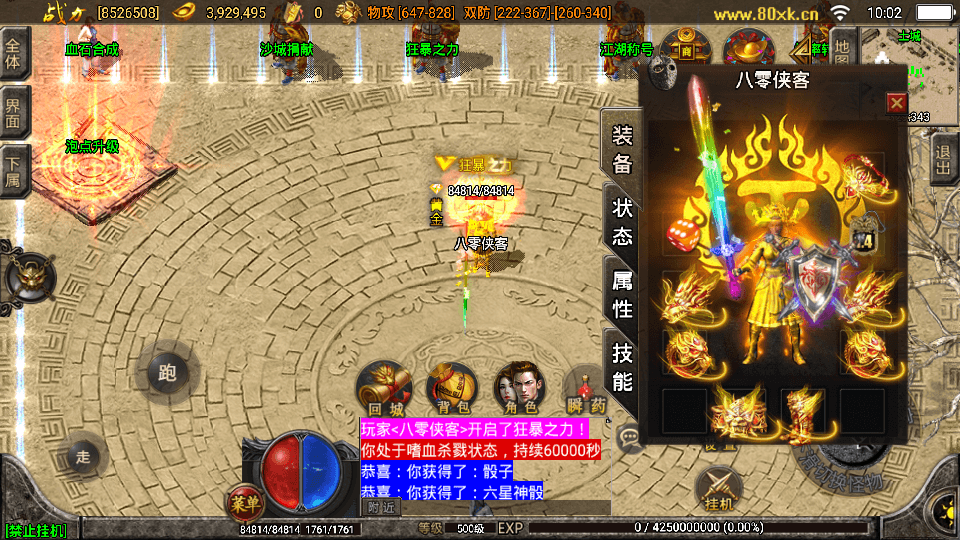Image resolution: width=960 pixels, height=540 pixels.
Task: Open the 状态 status tab
Action: point(622,222)
